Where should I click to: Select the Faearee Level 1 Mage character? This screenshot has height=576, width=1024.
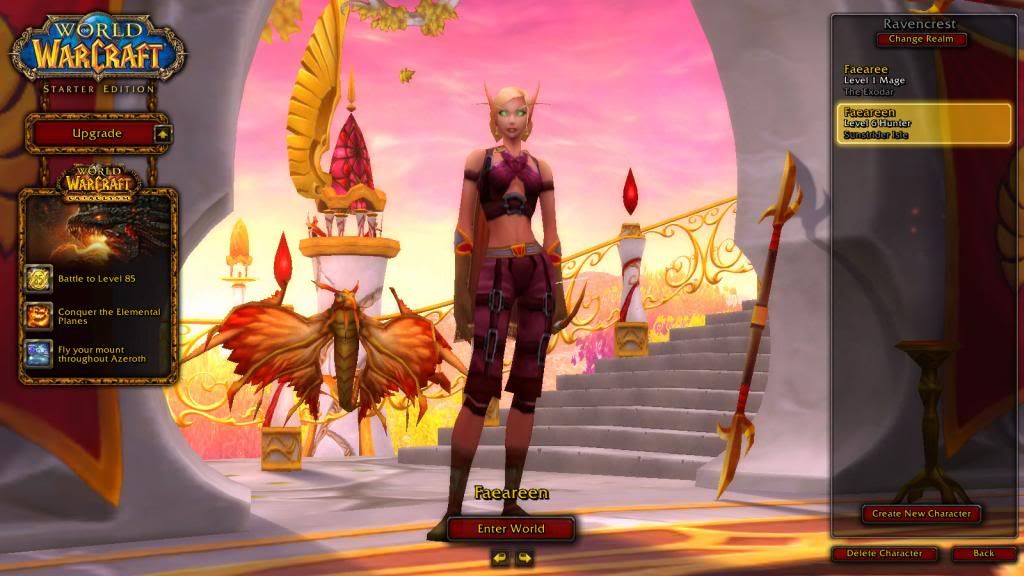[x=920, y=78]
